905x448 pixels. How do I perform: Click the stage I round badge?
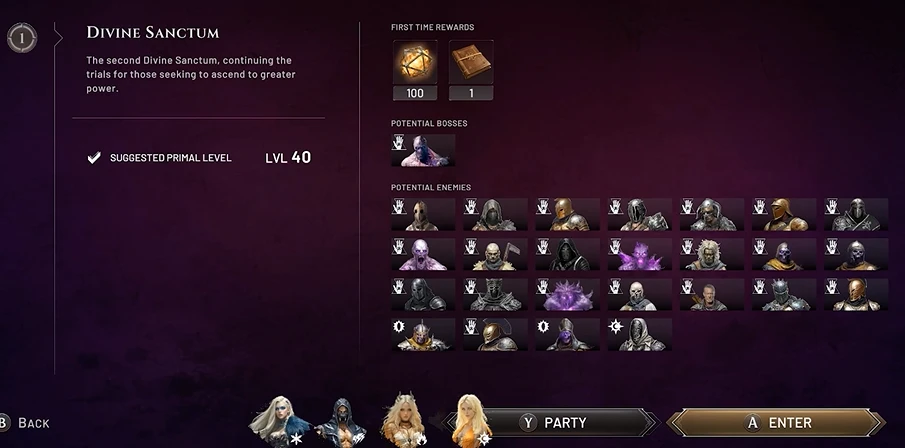click(x=20, y=39)
